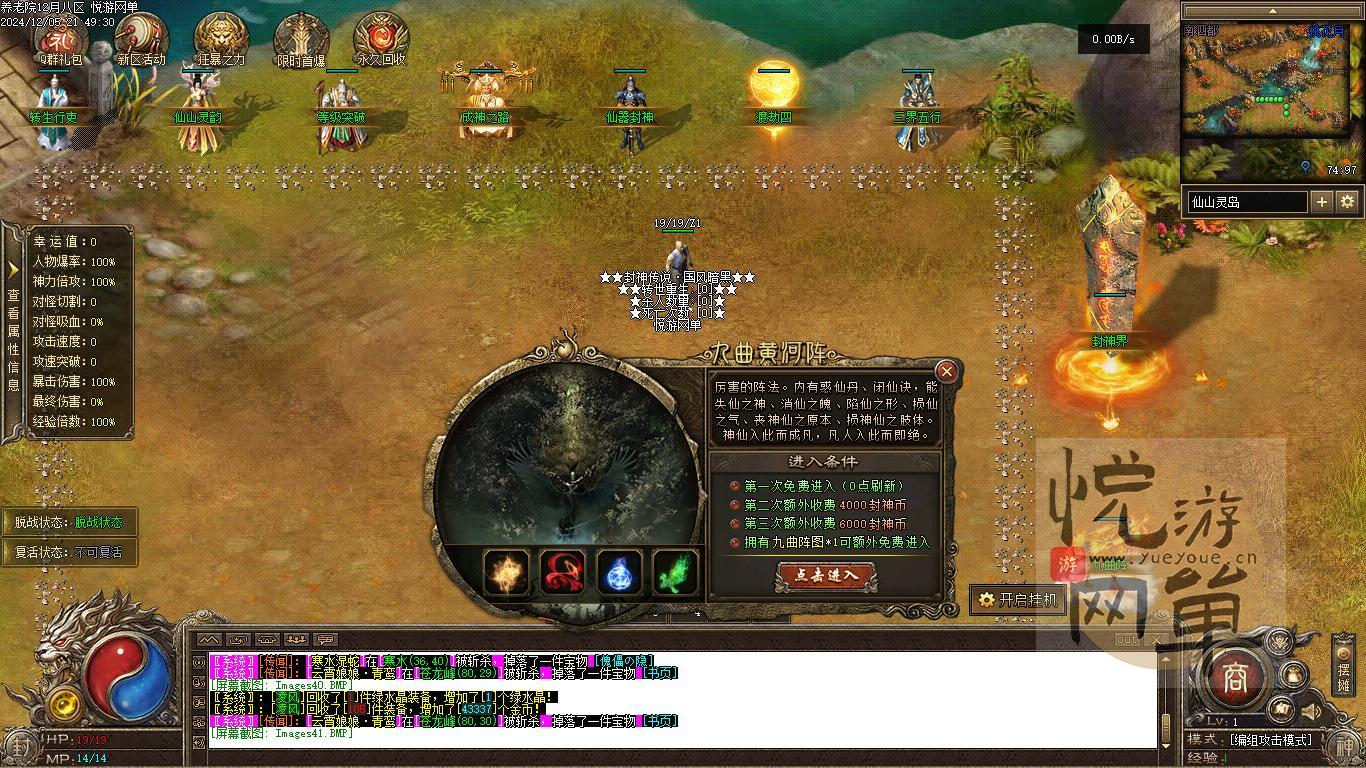
Task: Click the 封 round button near HP
Action: pyautogui.click(x=19, y=745)
